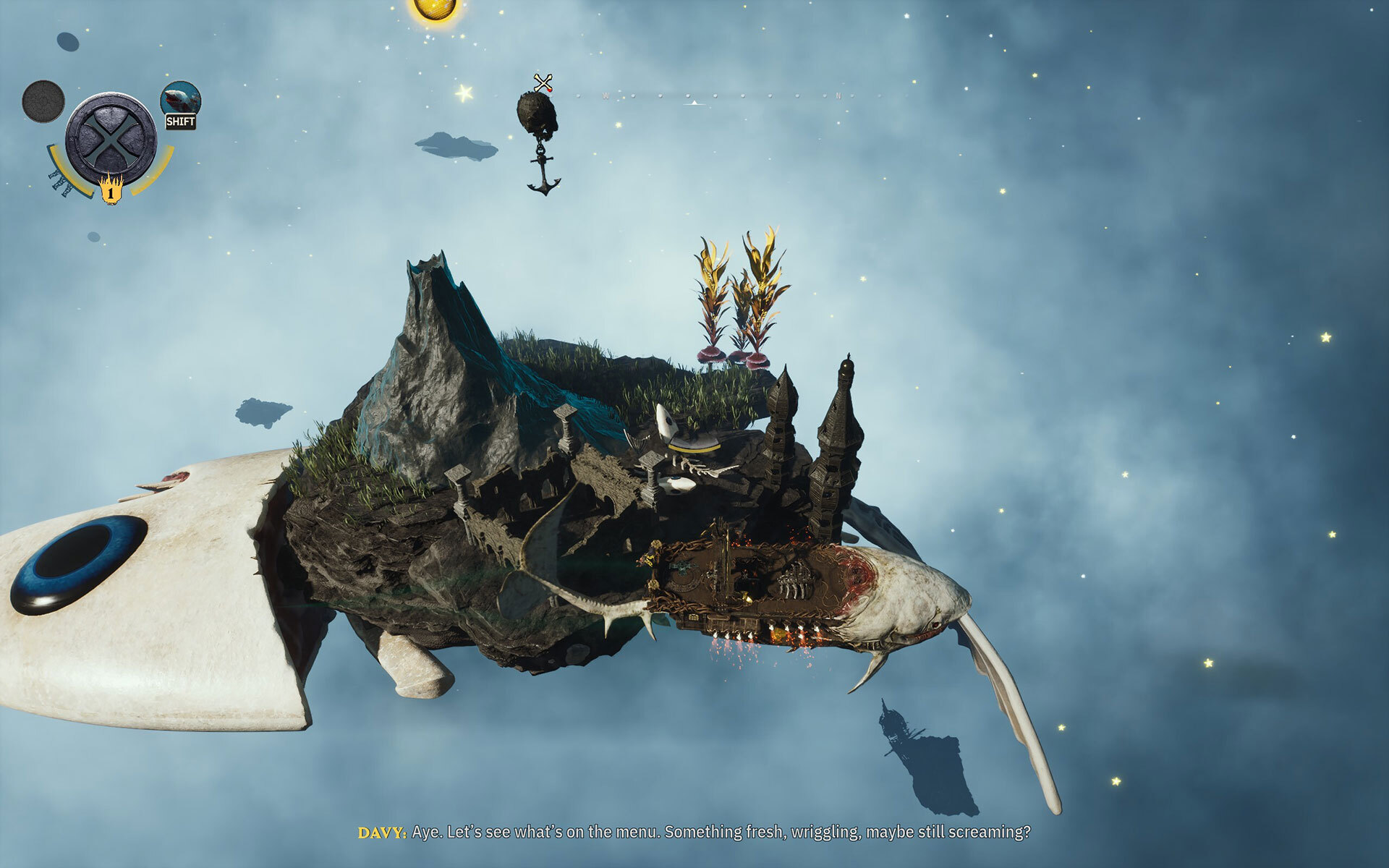The height and width of the screenshot is (868, 1389).
Task: Click the stone cross emblem medallion
Action: coord(110,138)
